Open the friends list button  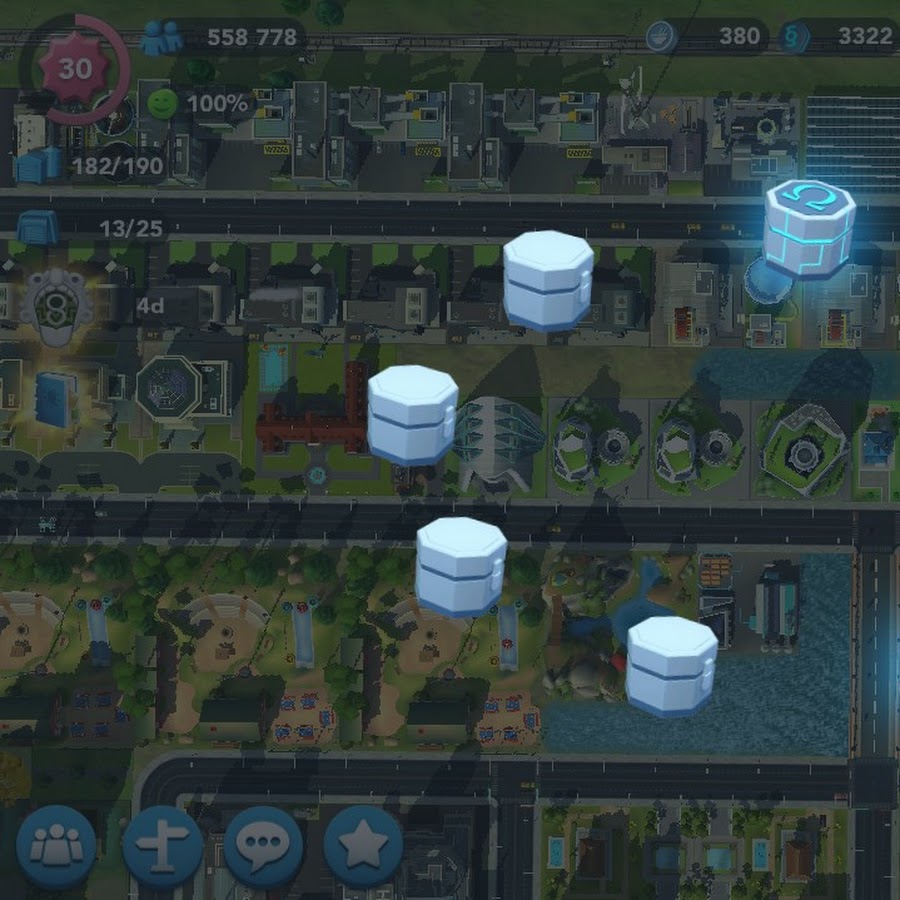tap(56, 846)
